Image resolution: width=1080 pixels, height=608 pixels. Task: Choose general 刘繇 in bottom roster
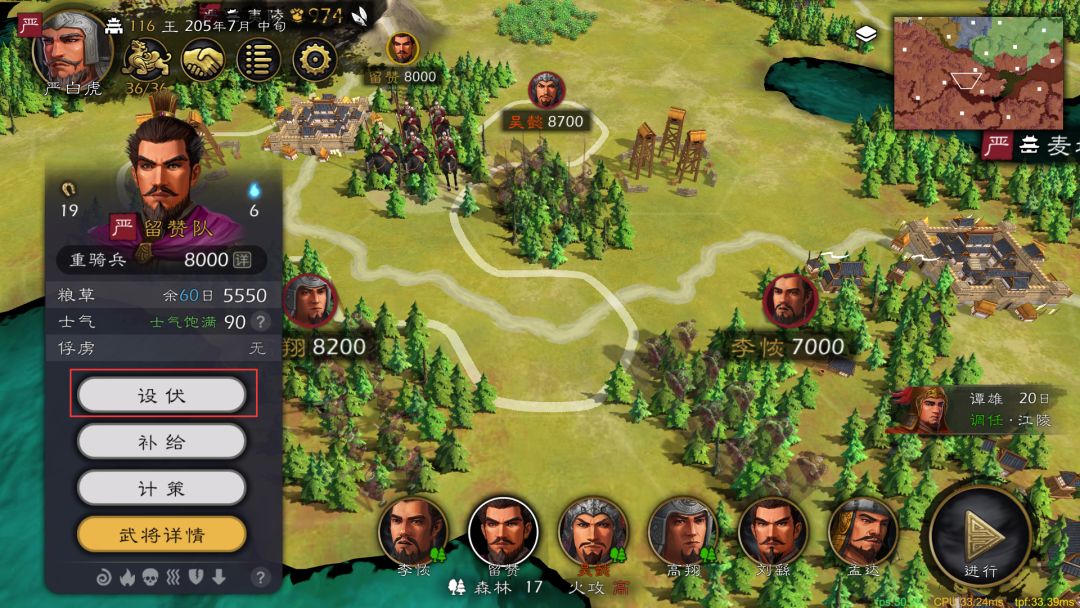click(x=772, y=532)
